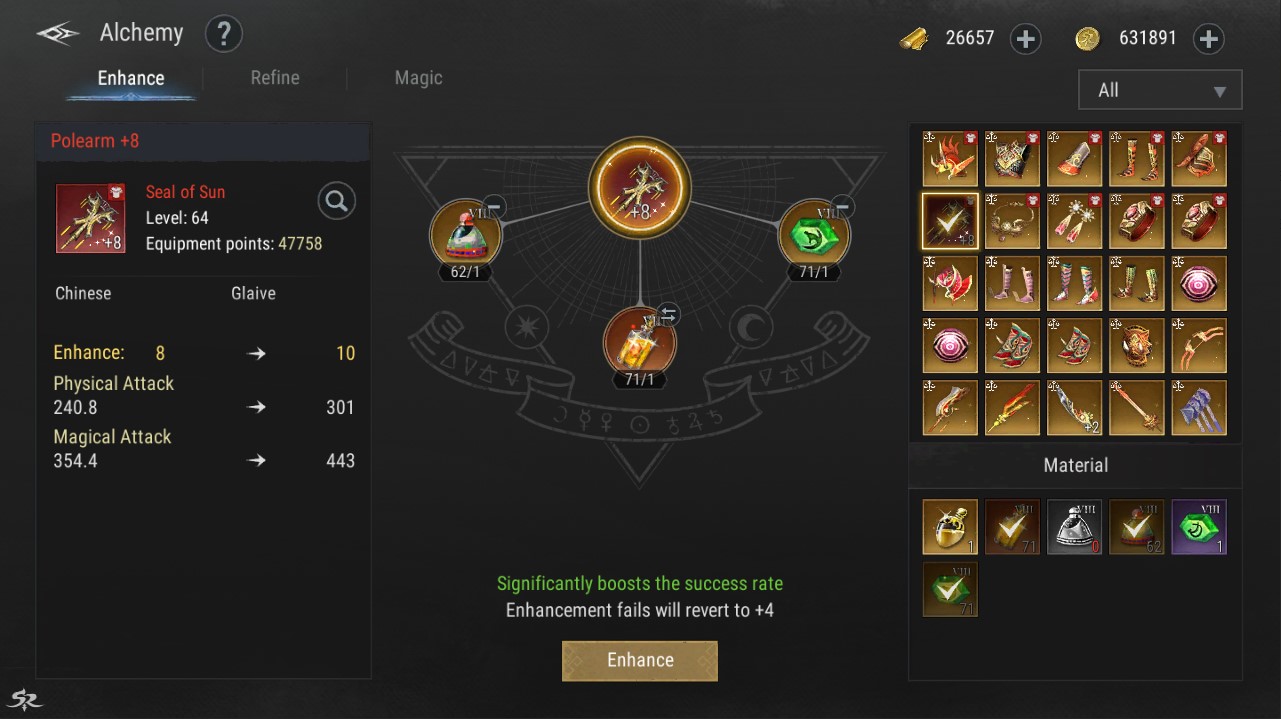The width and height of the screenshot is (1281, 719).
Task: Select the tiger mask equipment slot
Action: click(x=1137, y=345)
